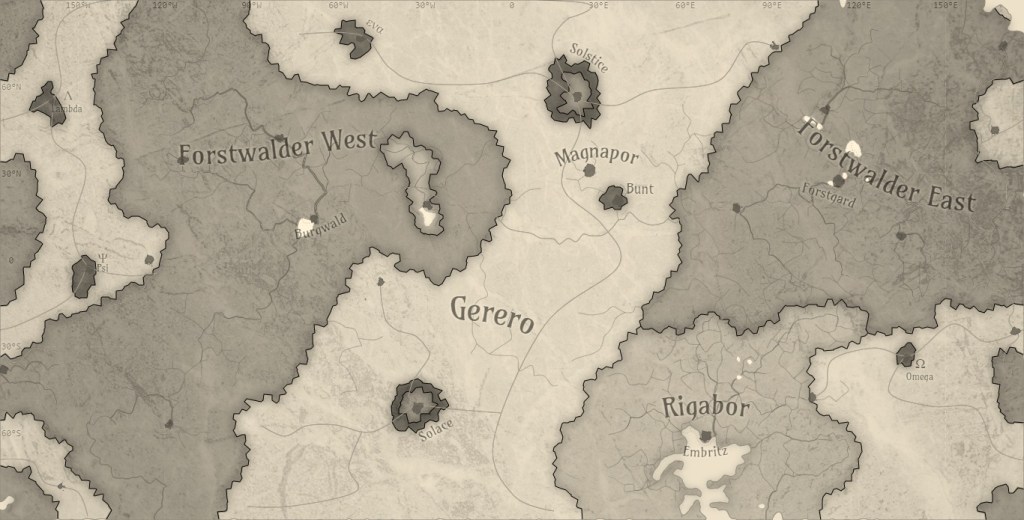
Task: Choose the Psi city marker
Action: tap(84, 277)
